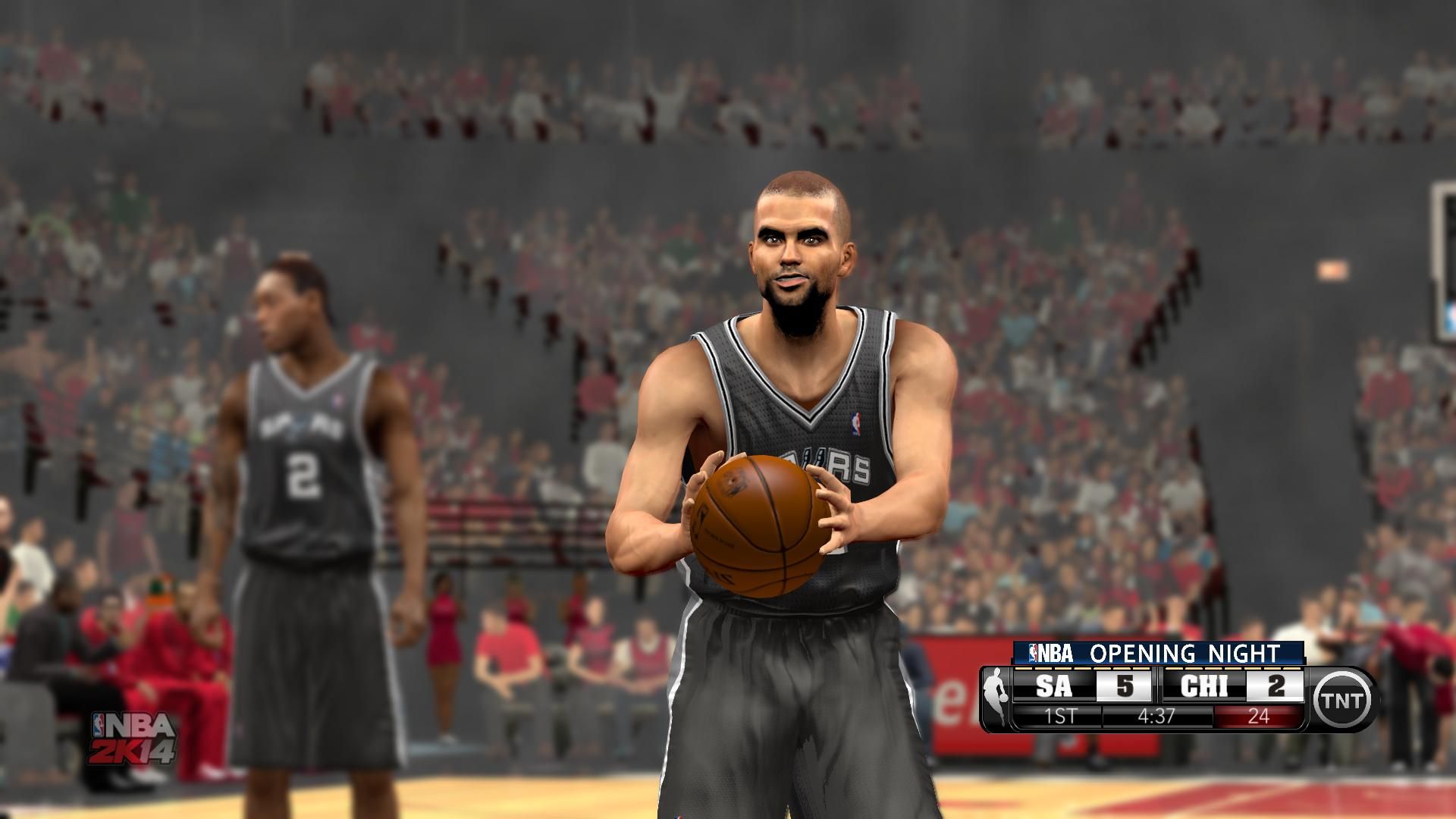
Task: Select the CHI team label on scoreboard
Action: [1204, 686]
